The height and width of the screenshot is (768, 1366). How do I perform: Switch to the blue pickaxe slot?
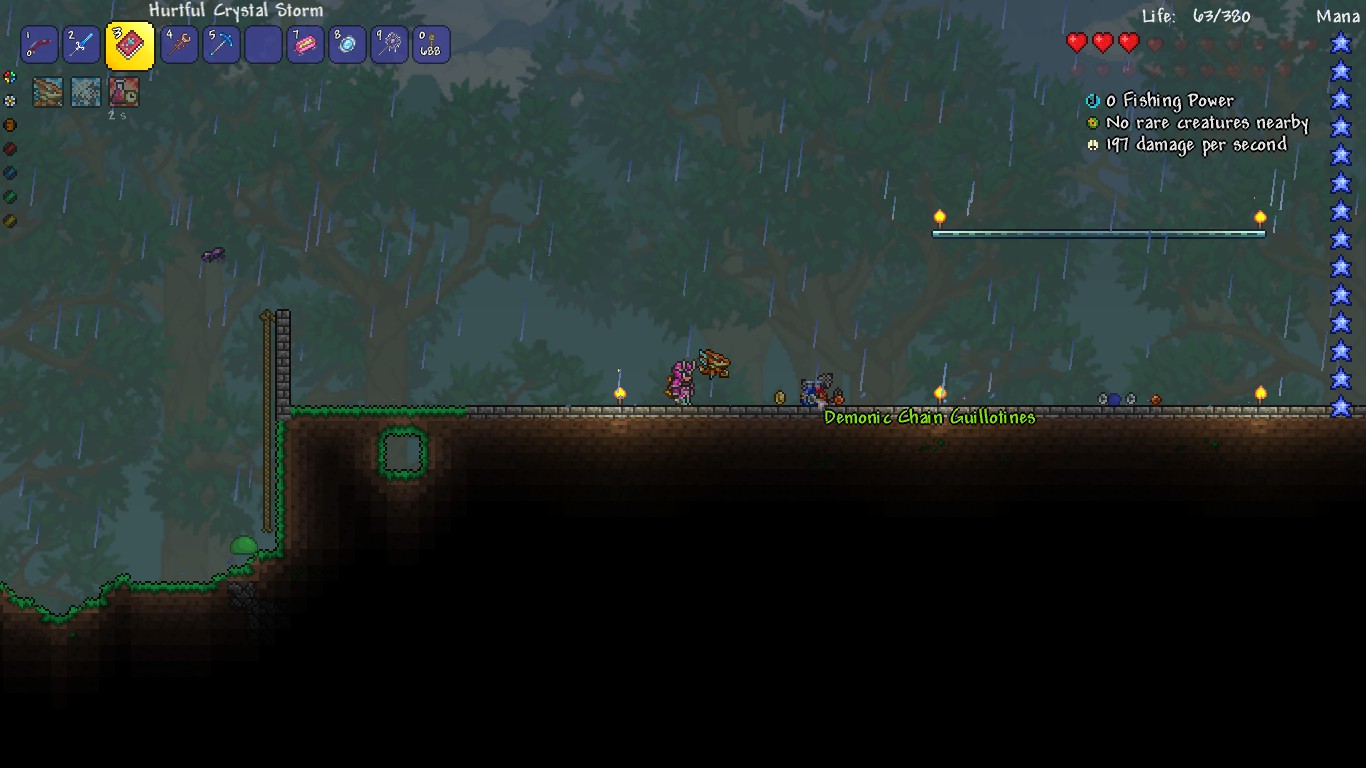221,45
